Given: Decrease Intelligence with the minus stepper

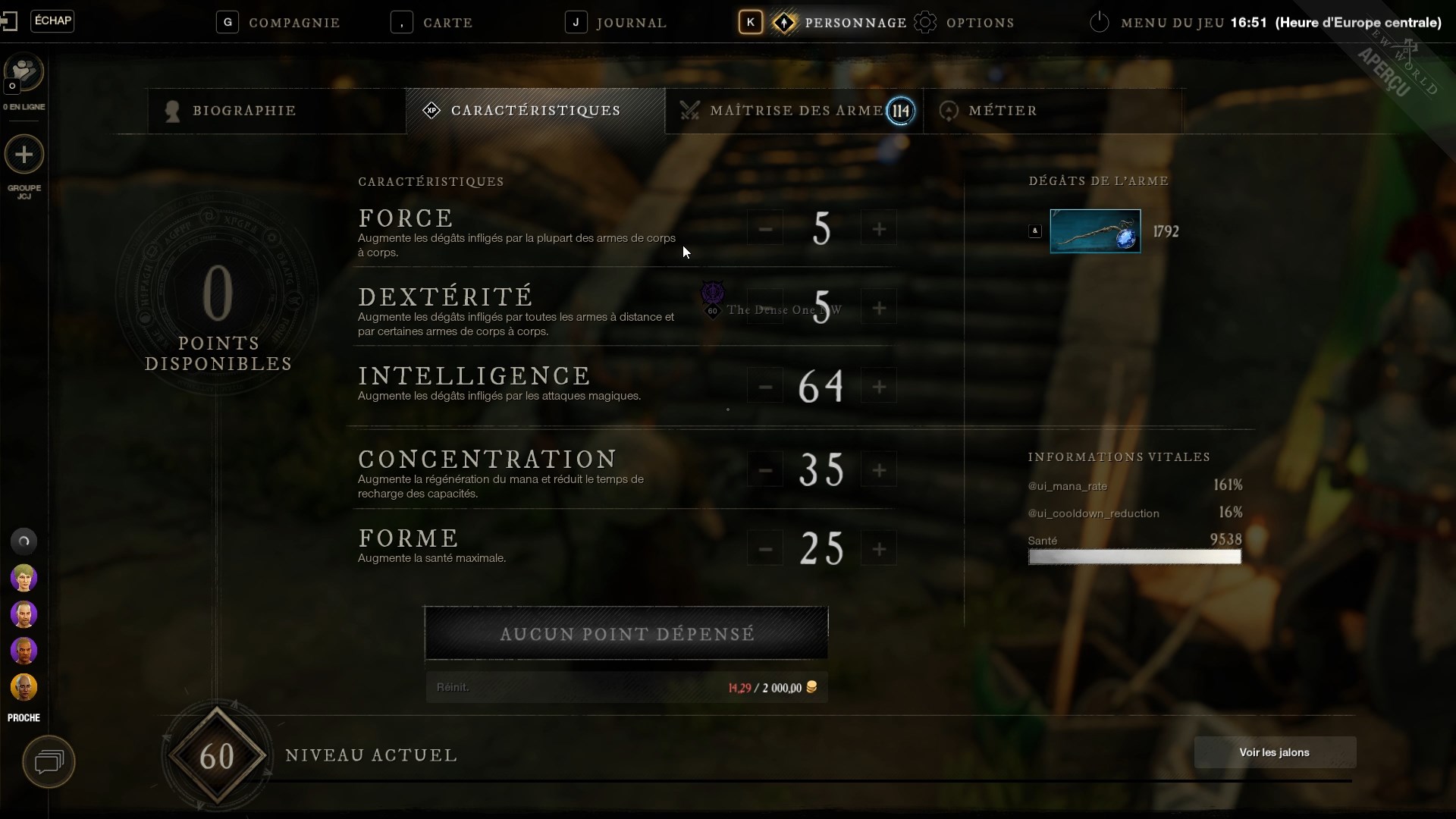Looking at the screenshot, I should click(764, 386).
